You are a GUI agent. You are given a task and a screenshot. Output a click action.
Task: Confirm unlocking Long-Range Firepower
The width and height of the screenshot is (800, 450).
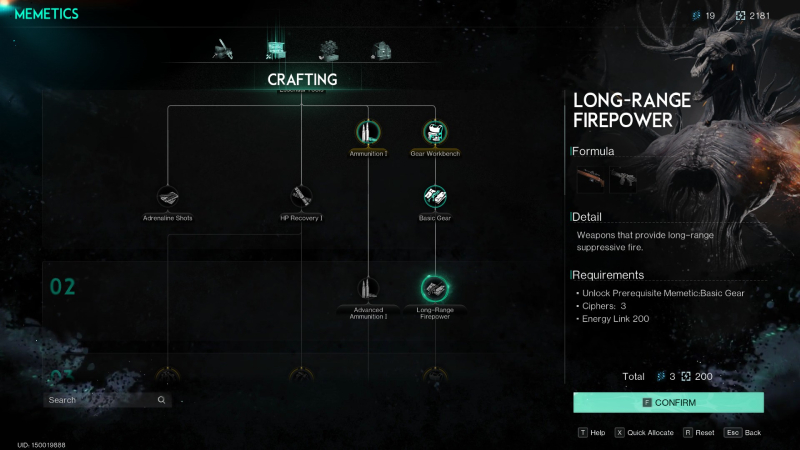click(668, 402)
